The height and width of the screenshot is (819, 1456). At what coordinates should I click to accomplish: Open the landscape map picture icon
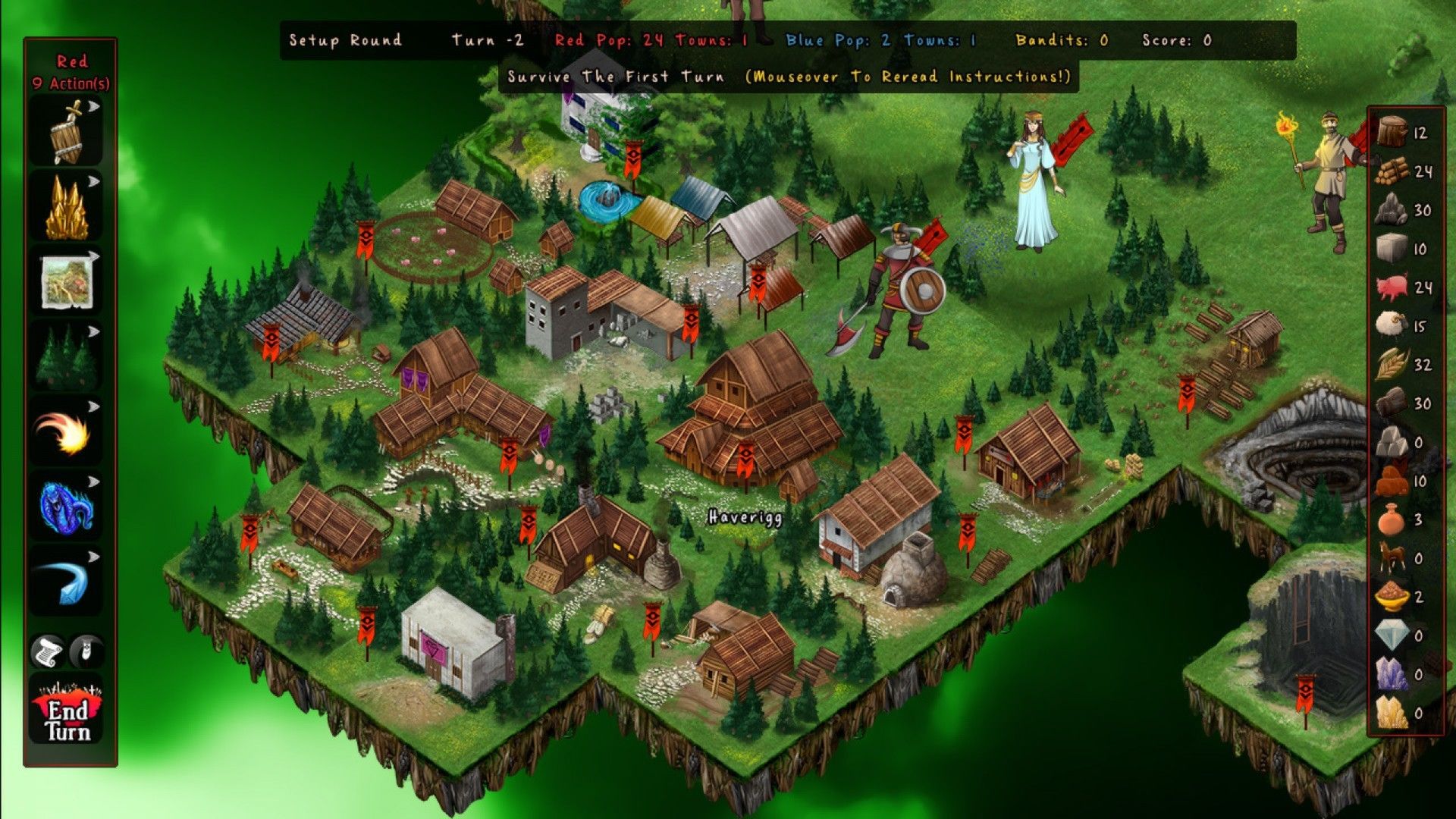pos(67,282)
